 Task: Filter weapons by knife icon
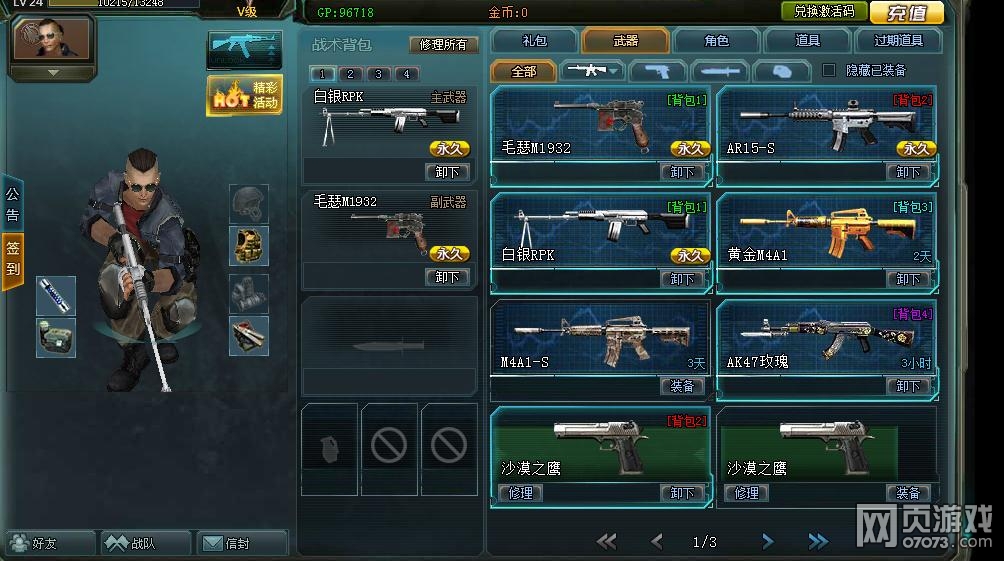pyautogui.click(x=720, y=71)
